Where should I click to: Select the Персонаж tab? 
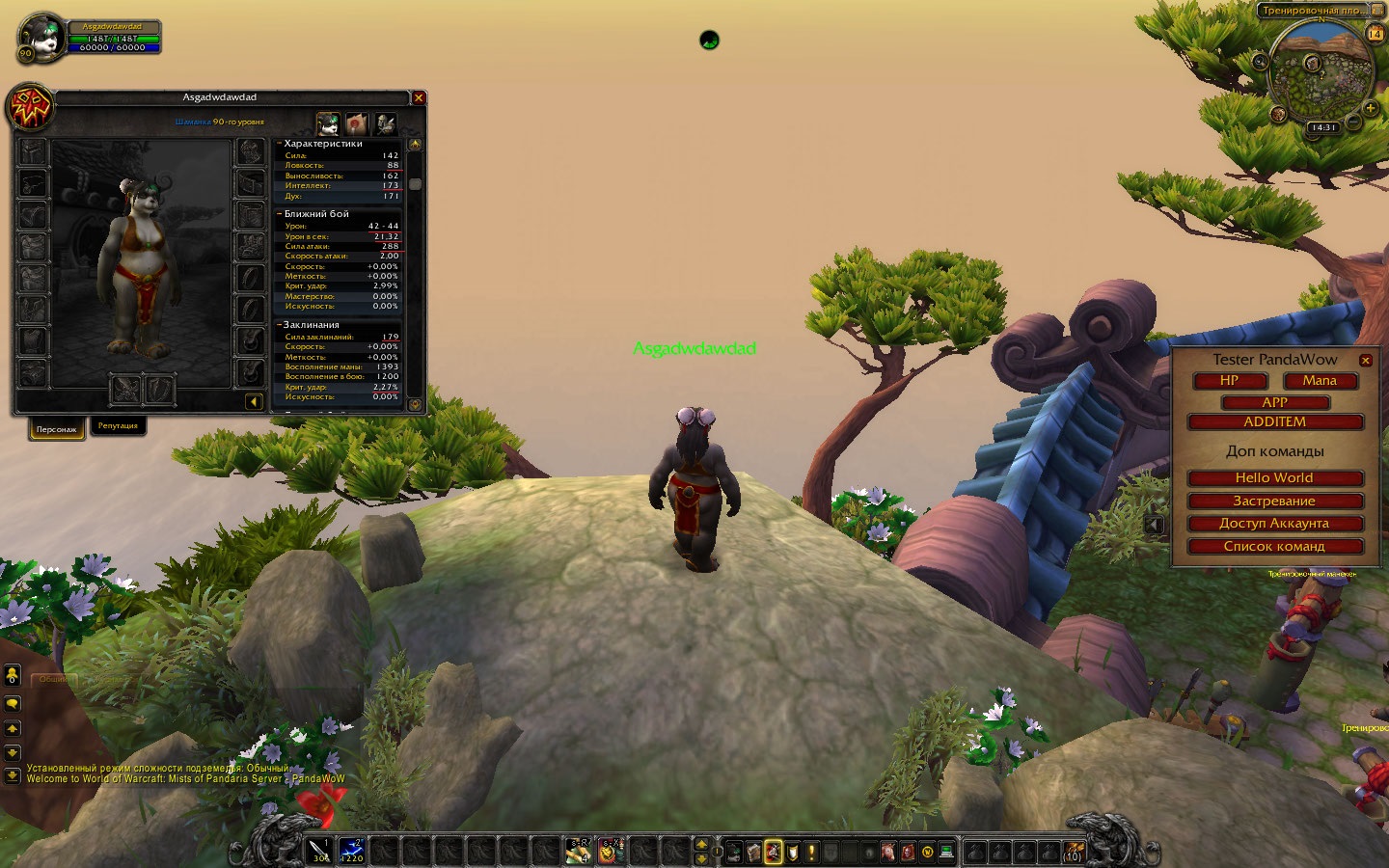tap(56, 429)
